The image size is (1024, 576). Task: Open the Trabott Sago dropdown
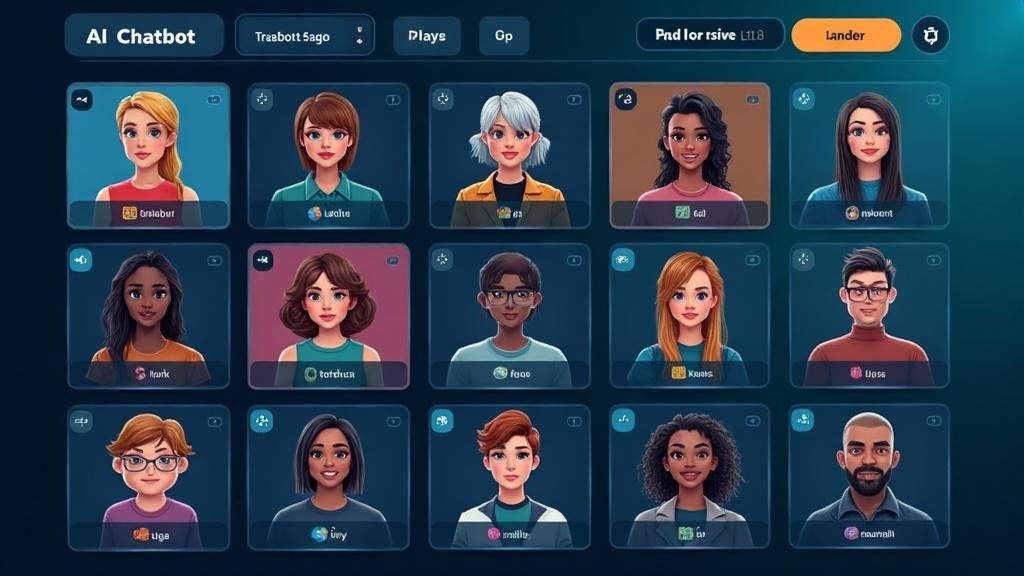(304, 36)
